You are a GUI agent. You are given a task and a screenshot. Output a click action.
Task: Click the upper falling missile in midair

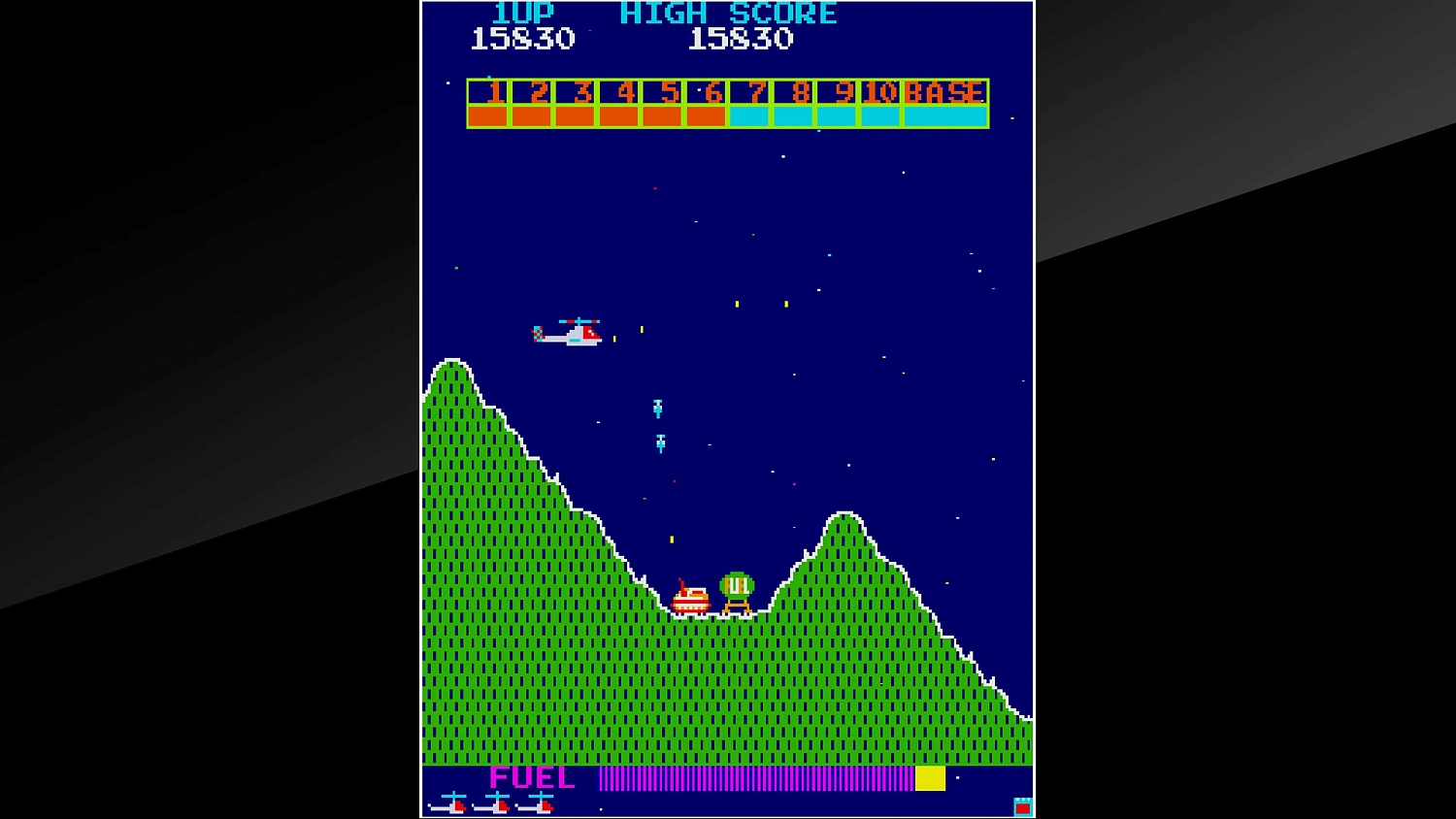(659, 408)
